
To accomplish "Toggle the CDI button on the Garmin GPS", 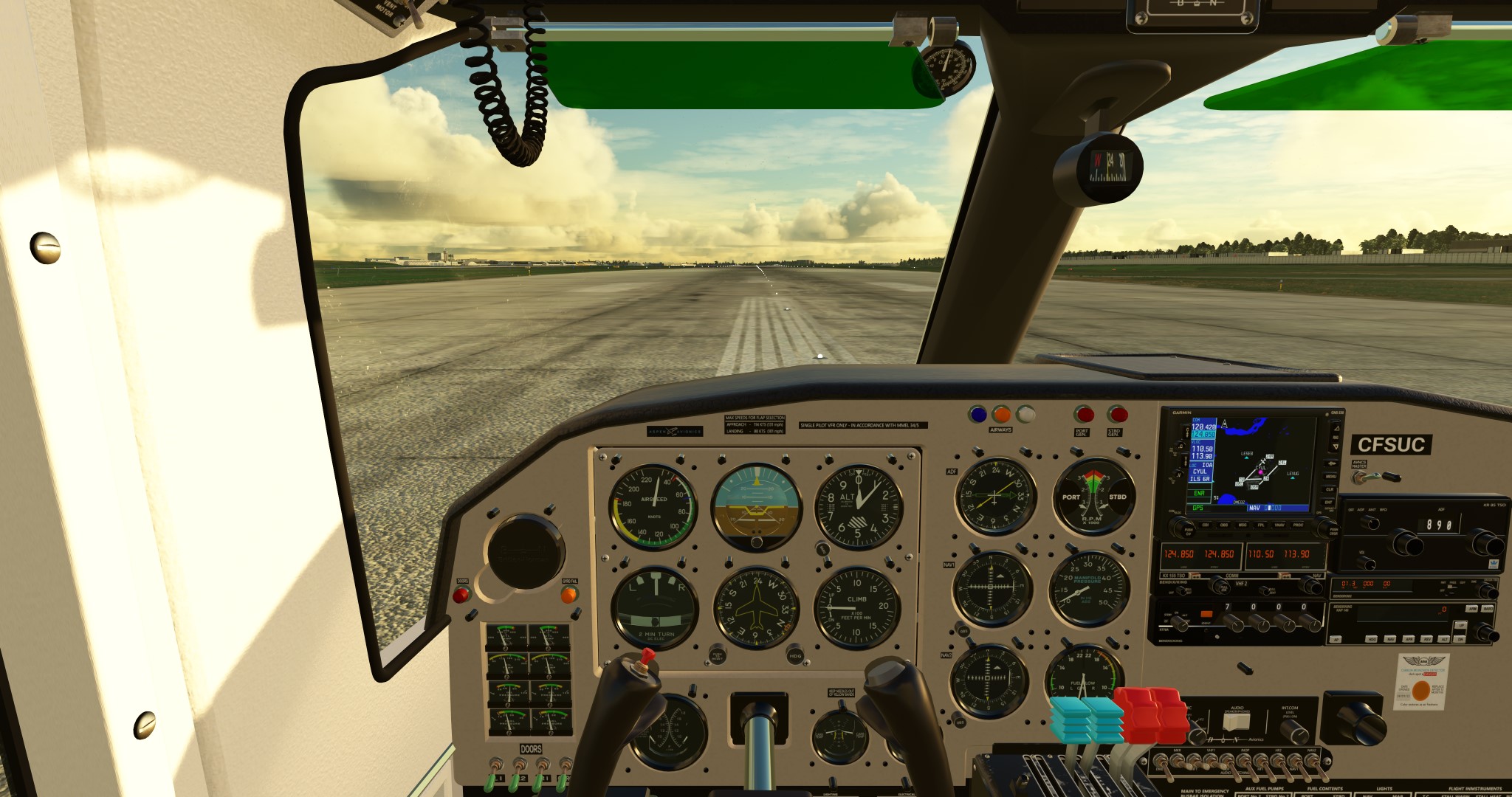I will [1206, 525].
